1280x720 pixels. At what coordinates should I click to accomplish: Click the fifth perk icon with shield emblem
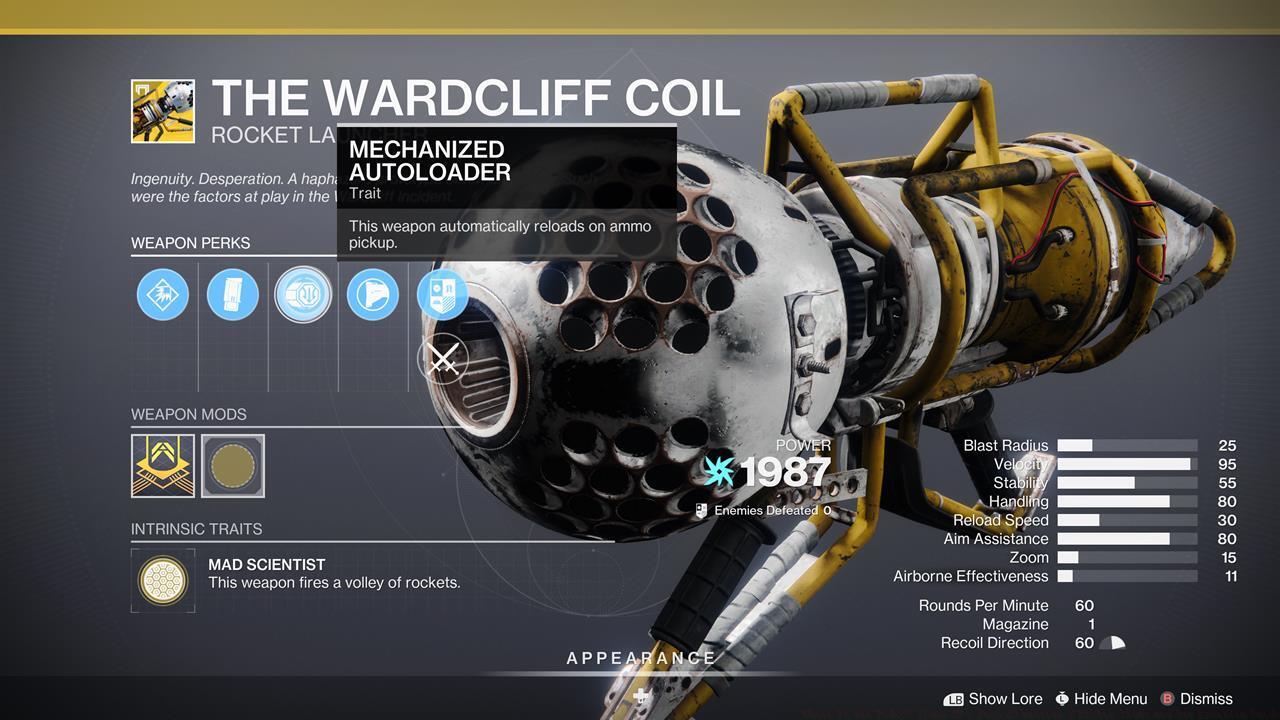tap(442, 294)
